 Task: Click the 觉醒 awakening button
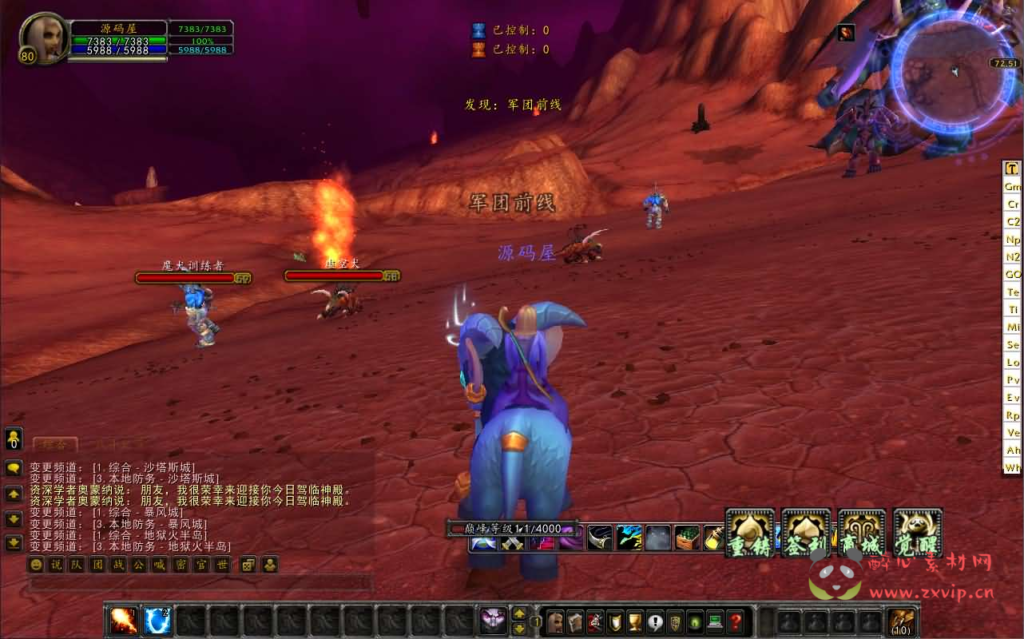pos(918,533)
